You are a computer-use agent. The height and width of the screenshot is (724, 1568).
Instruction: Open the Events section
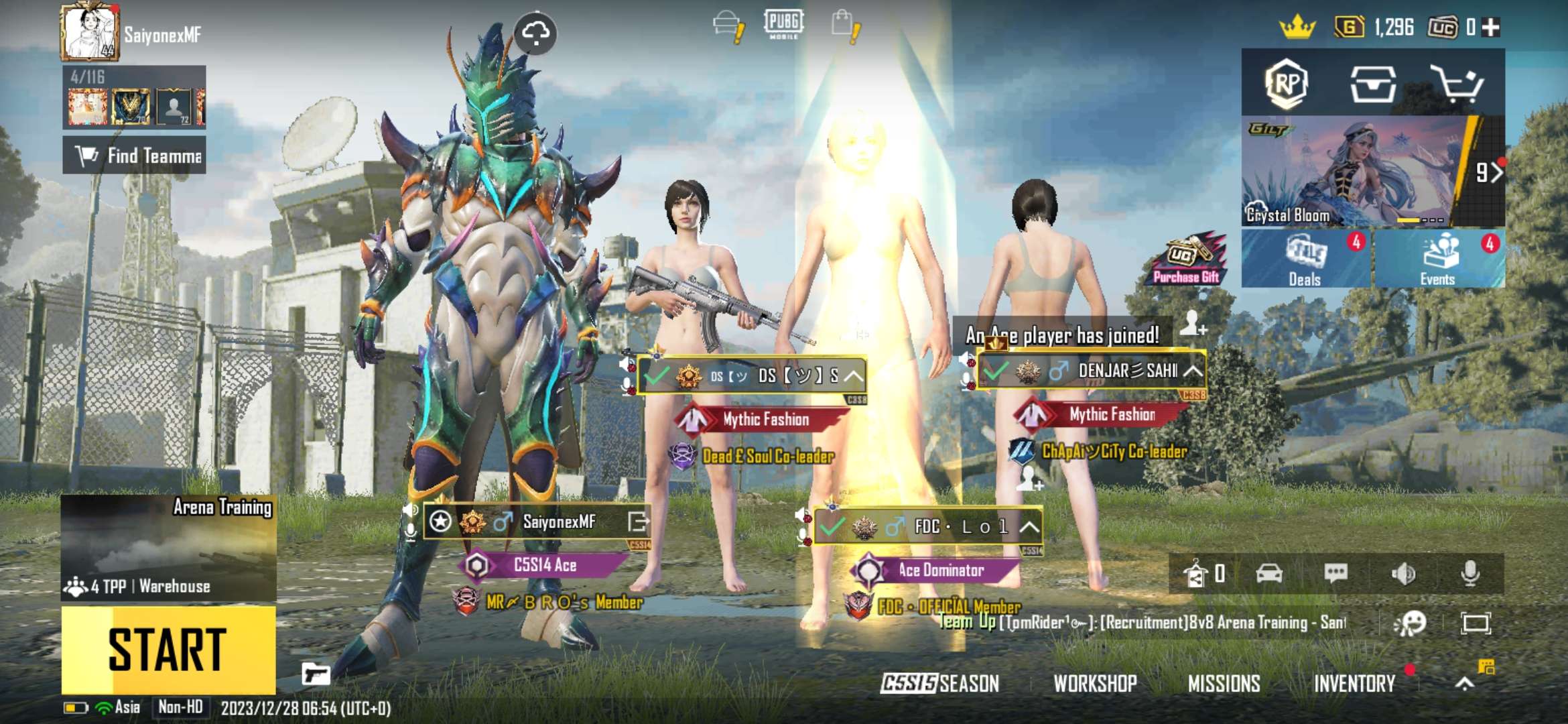(x=1438, y=260)
